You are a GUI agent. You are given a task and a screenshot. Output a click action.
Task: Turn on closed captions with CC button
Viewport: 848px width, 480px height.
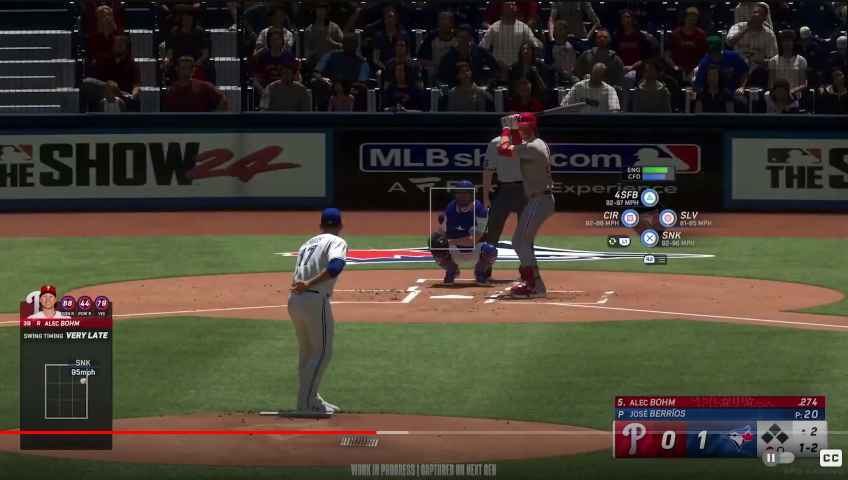pos(830,458)
